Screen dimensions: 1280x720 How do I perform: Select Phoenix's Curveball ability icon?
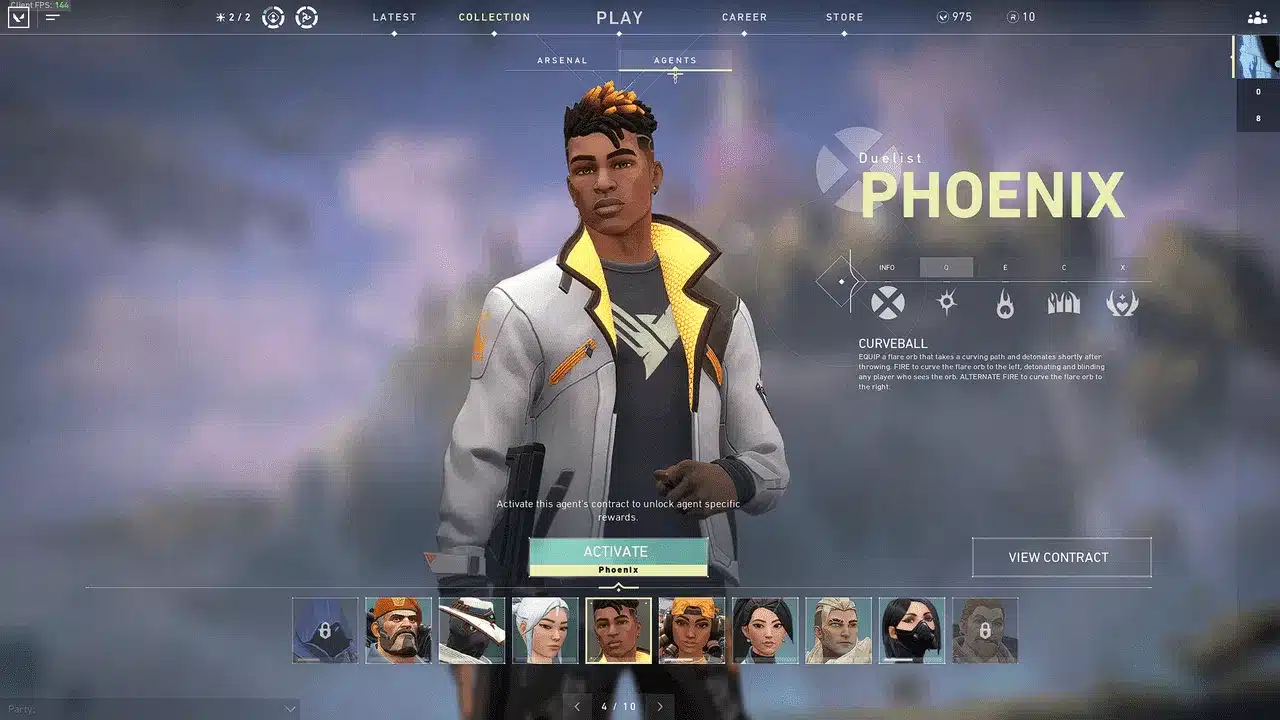(945, 303)
